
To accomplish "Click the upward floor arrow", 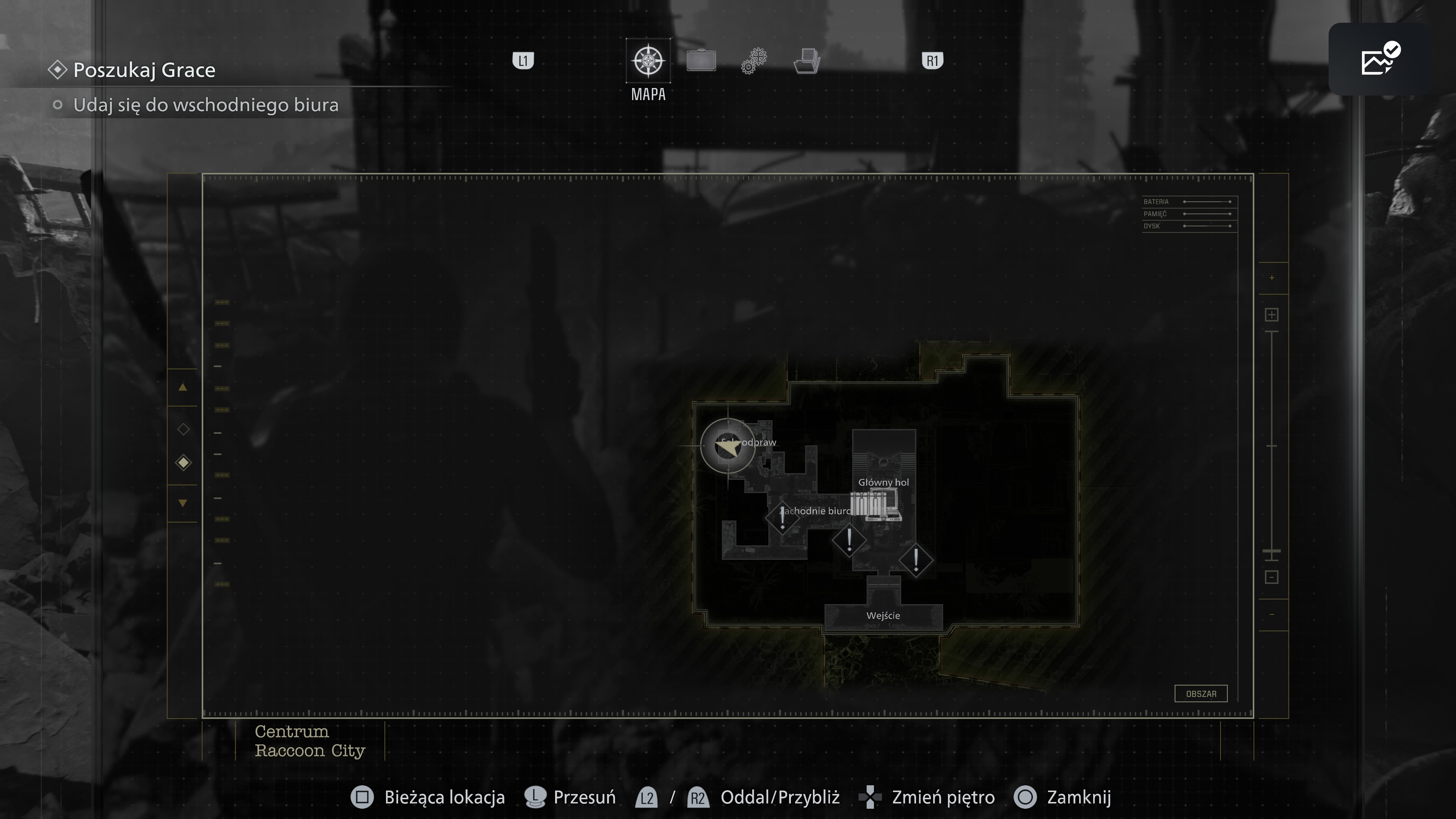I will pos(182,387).
